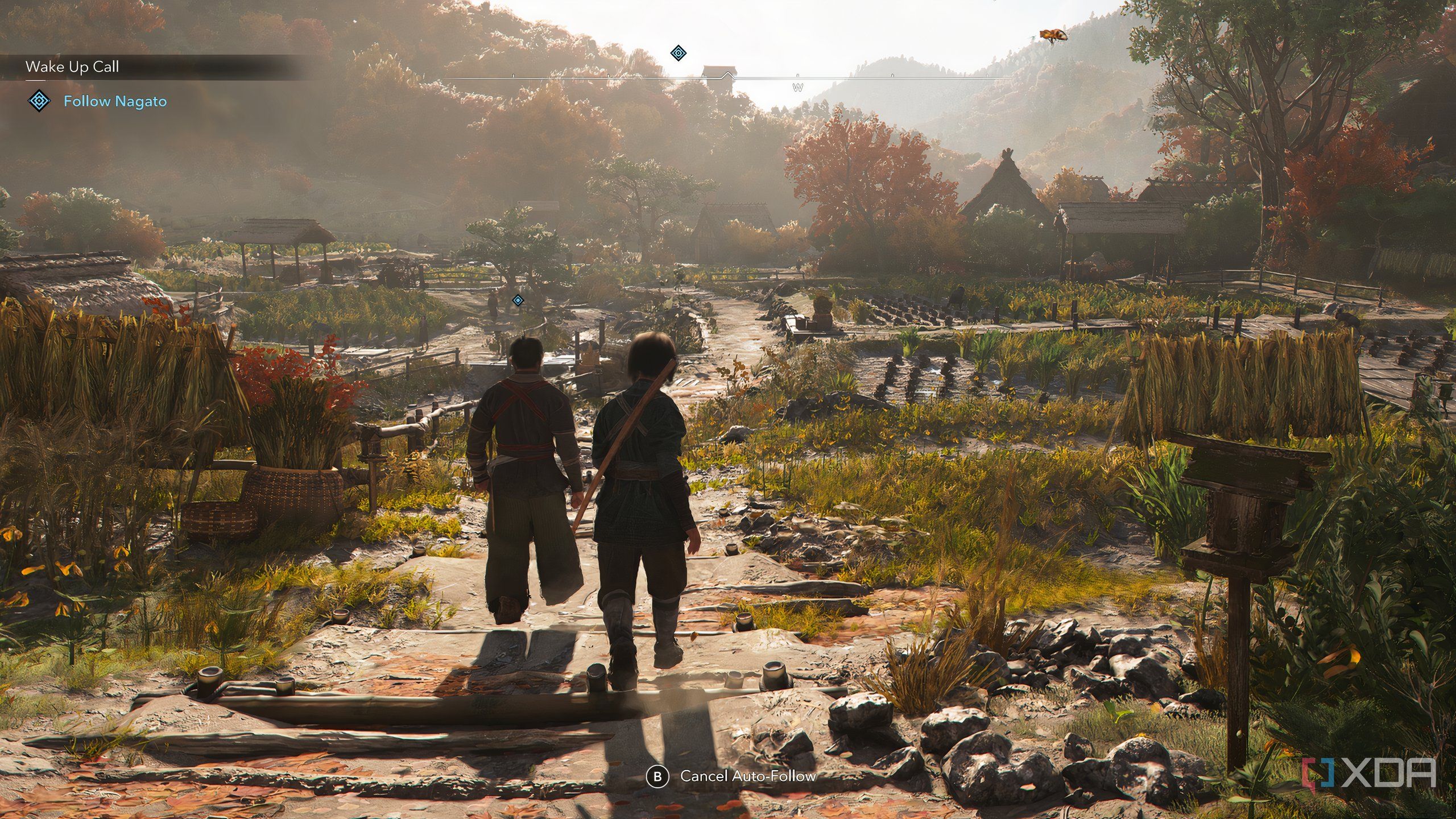Select the Follow Nagato objective
This screenshot has height=819, width=1456.
tap(115, 102)
